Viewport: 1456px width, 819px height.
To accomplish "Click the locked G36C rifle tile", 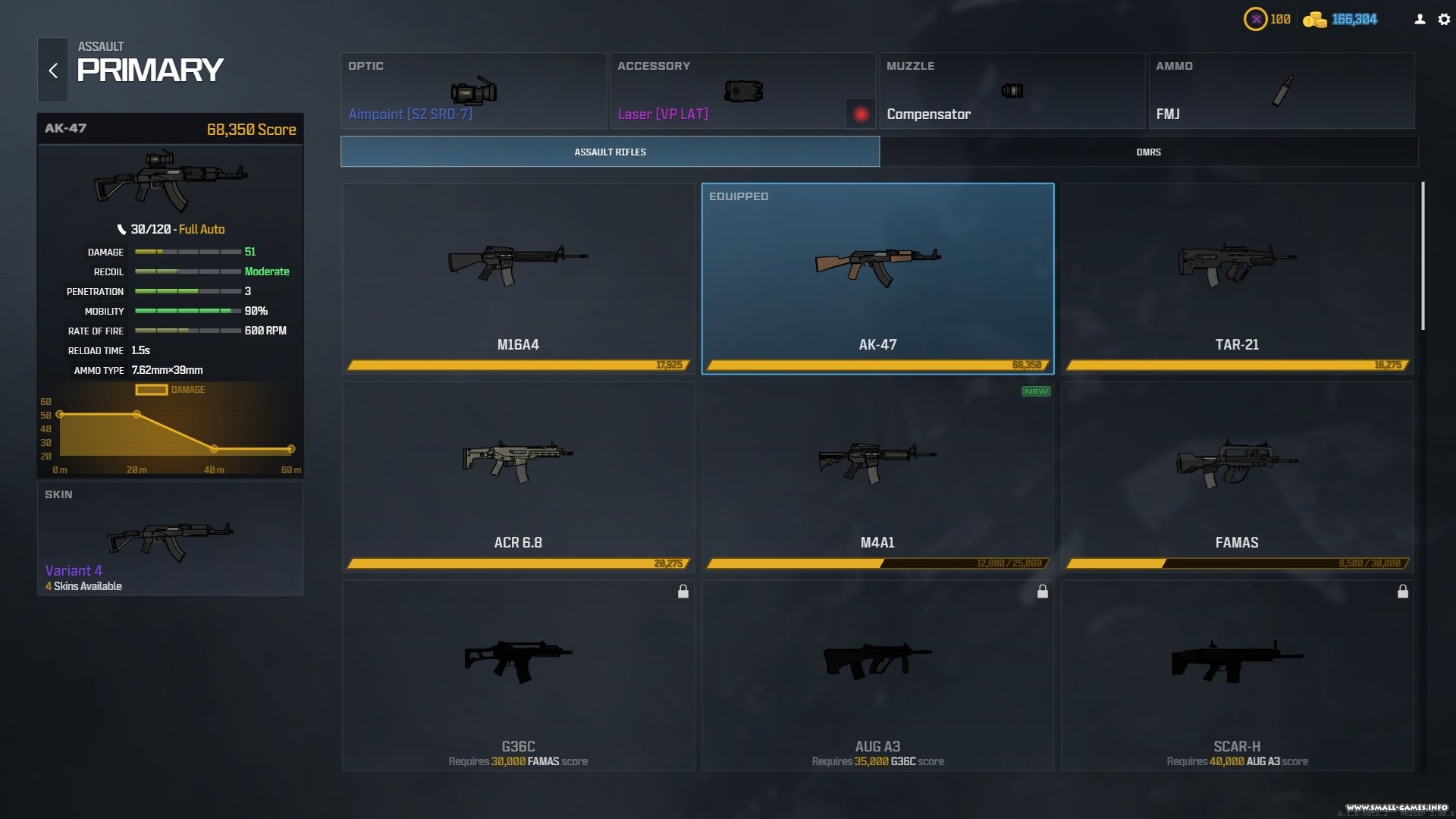I will pos(518,676).
